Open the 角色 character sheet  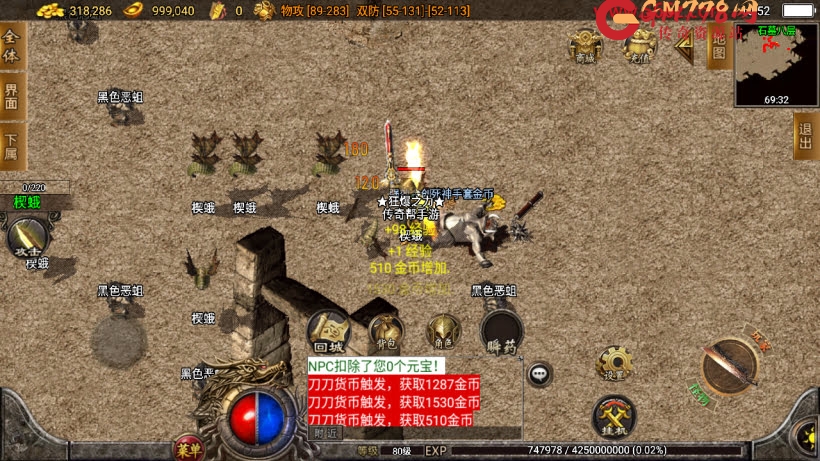(442, 331)
